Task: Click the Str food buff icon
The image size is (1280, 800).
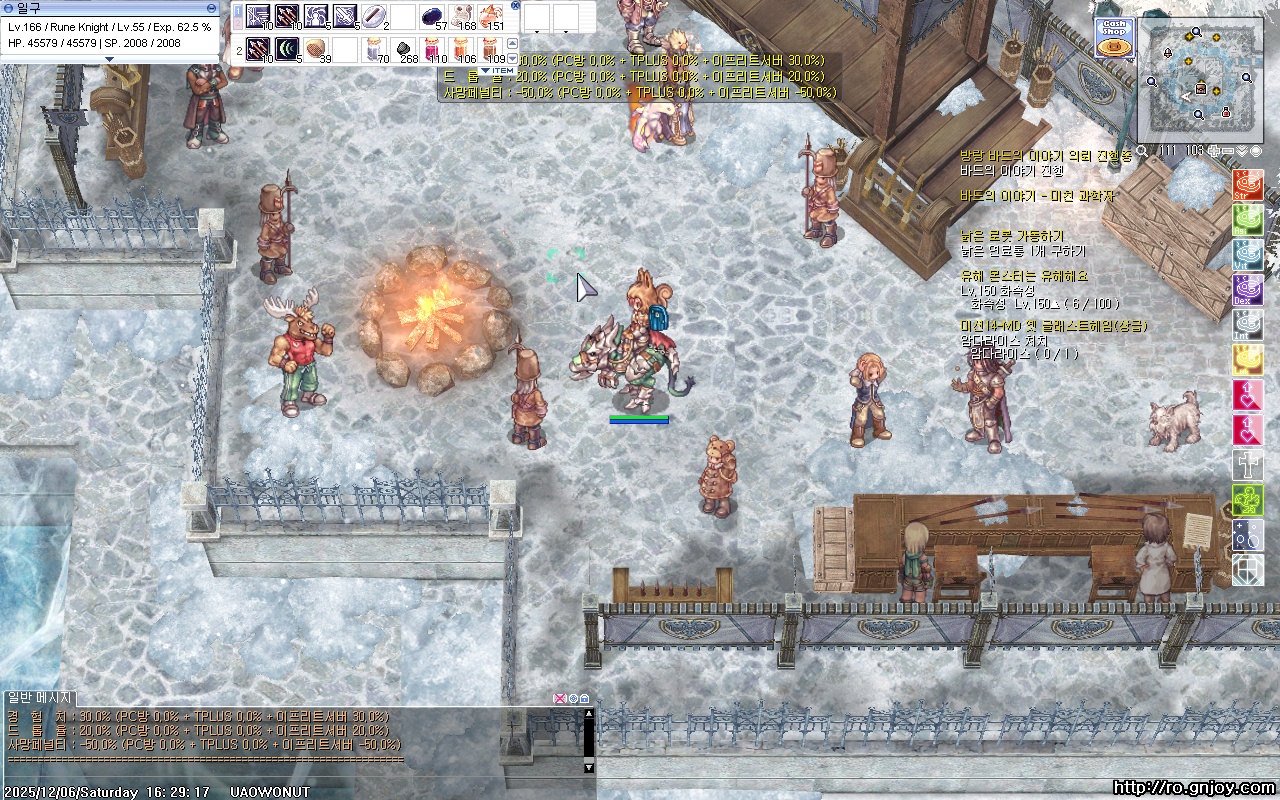Action: [x=1247, y=186]
